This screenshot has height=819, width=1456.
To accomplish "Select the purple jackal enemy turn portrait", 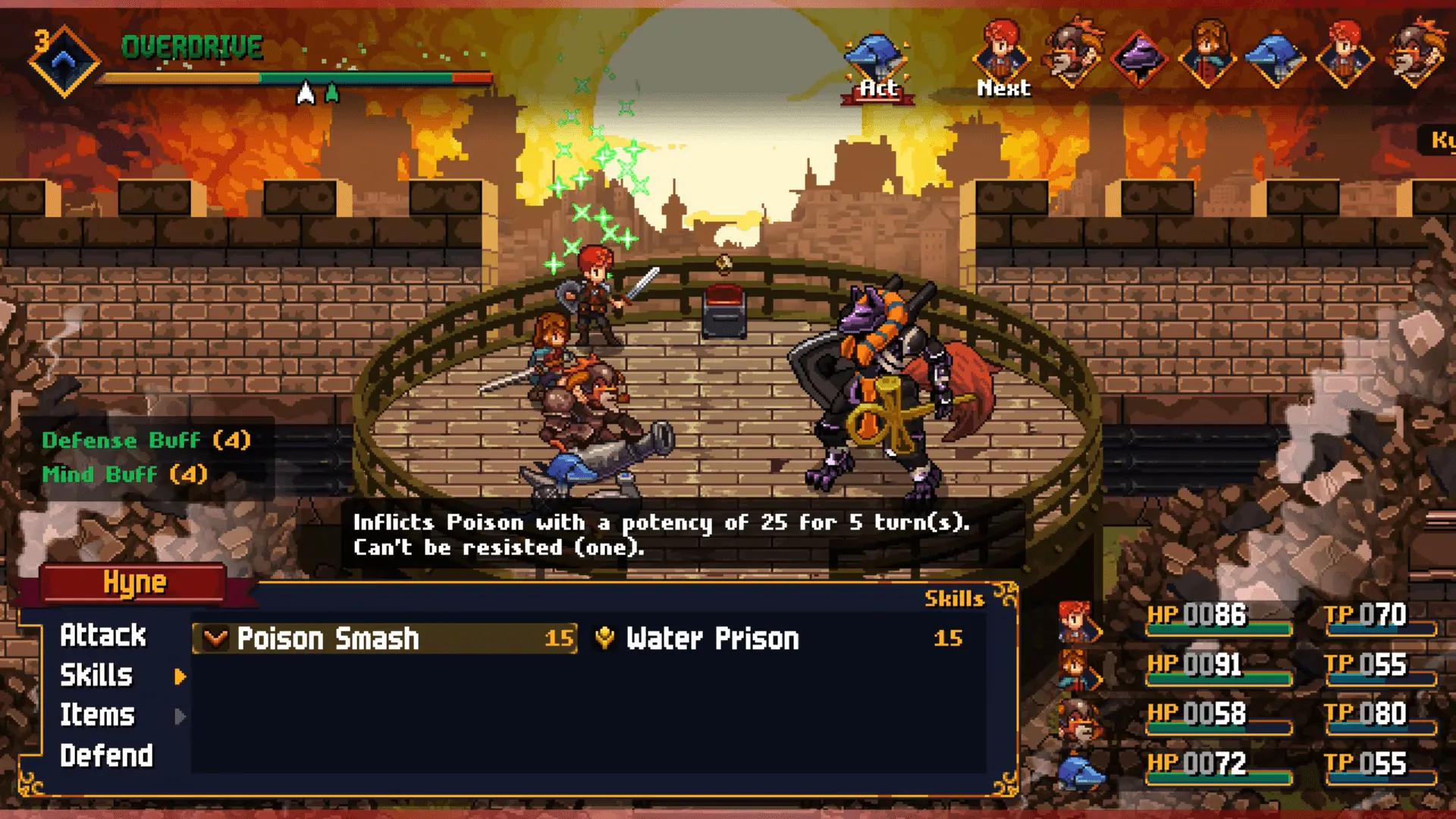I will coord(1140,58).
